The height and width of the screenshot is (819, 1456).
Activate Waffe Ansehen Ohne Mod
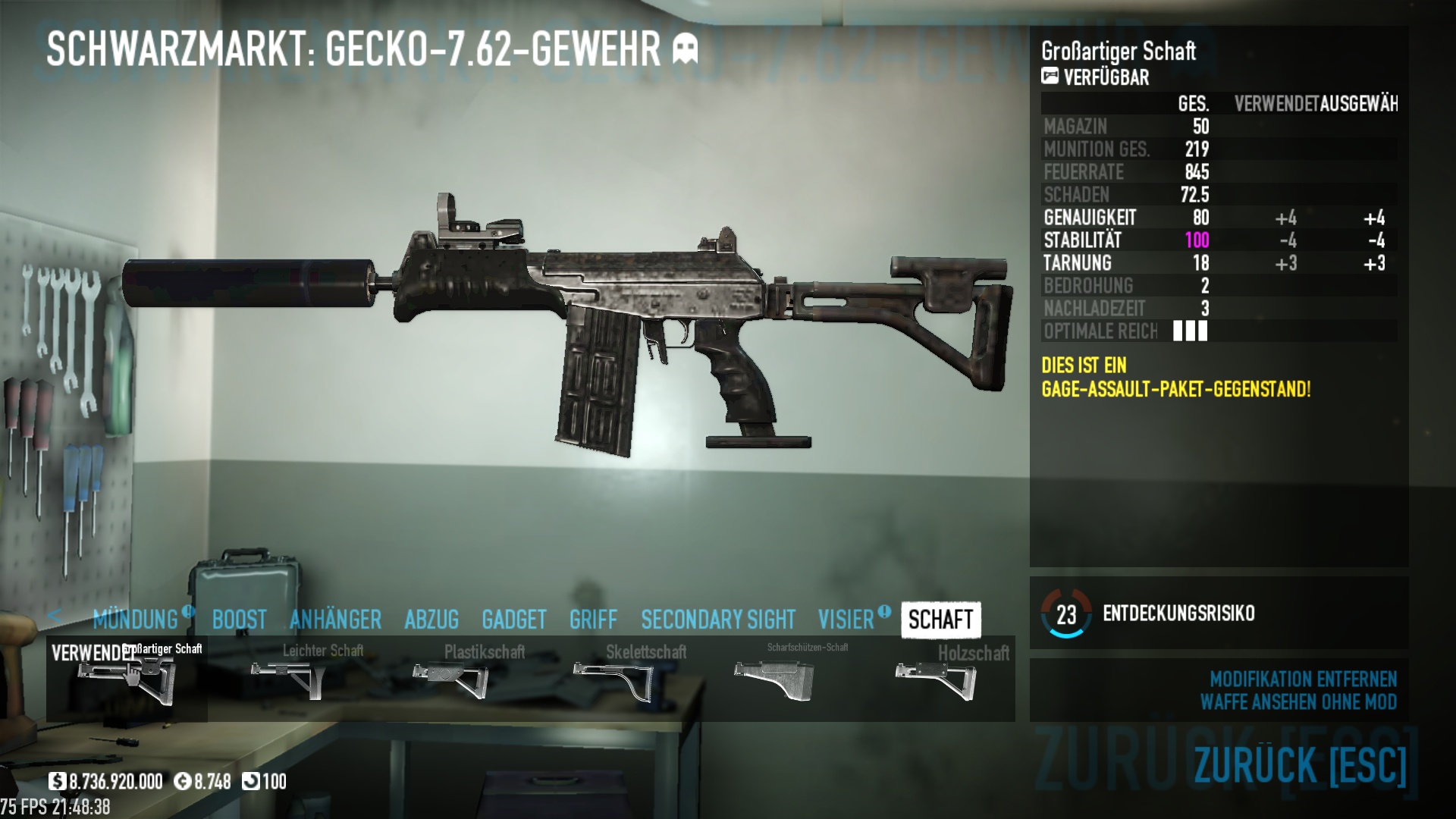1298,701
